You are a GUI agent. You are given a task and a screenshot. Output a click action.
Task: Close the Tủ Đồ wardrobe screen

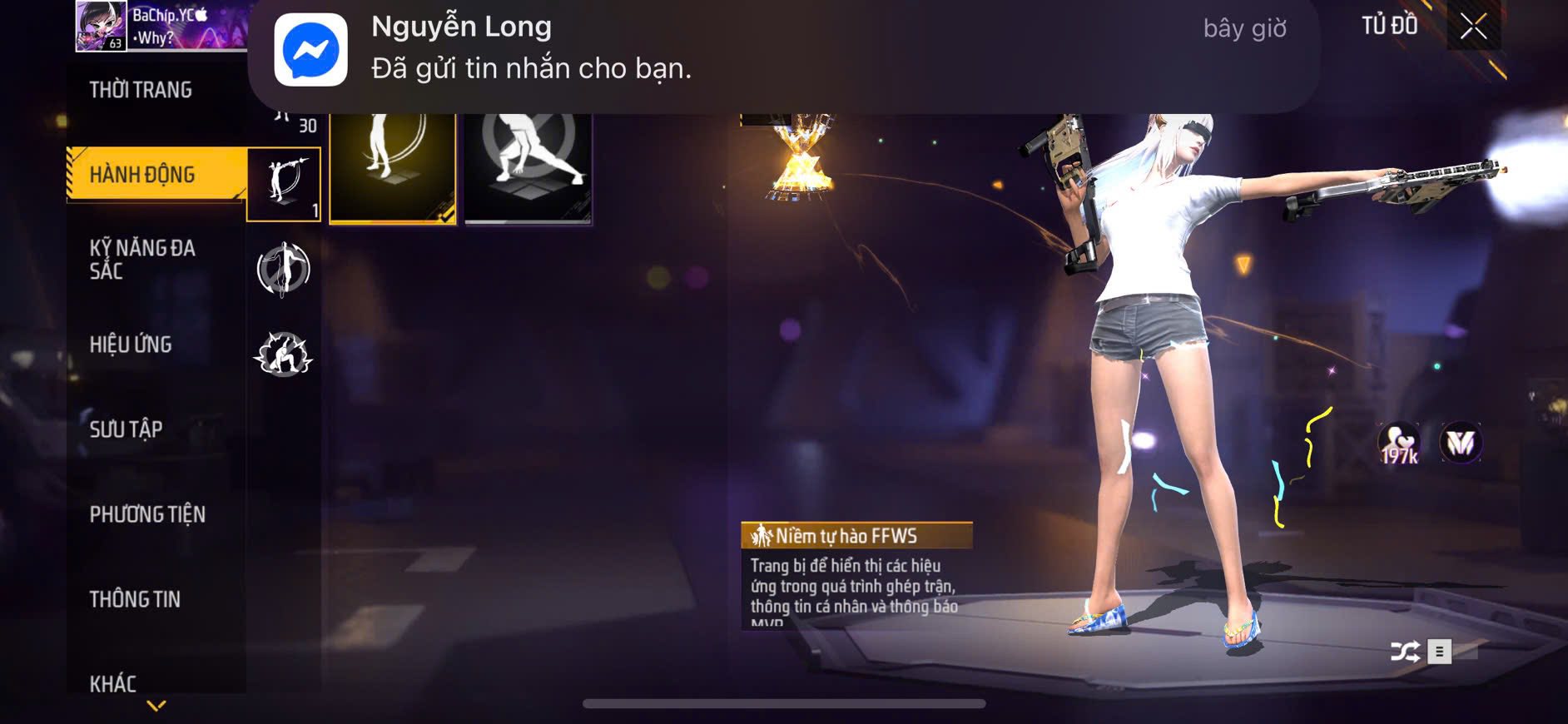(1473, 27)
